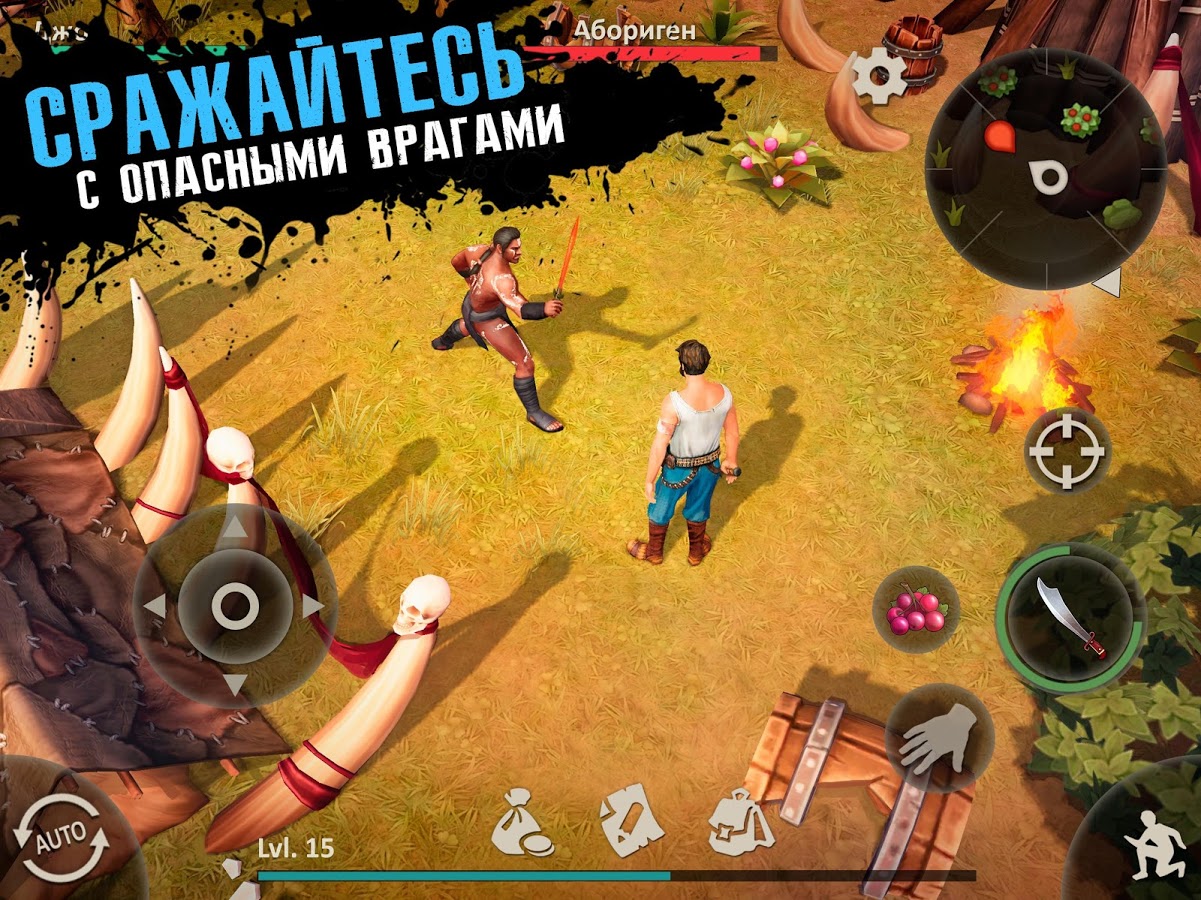Tap the joystick right arrow
Screen dimensions: 1201x900
(312, 606)
